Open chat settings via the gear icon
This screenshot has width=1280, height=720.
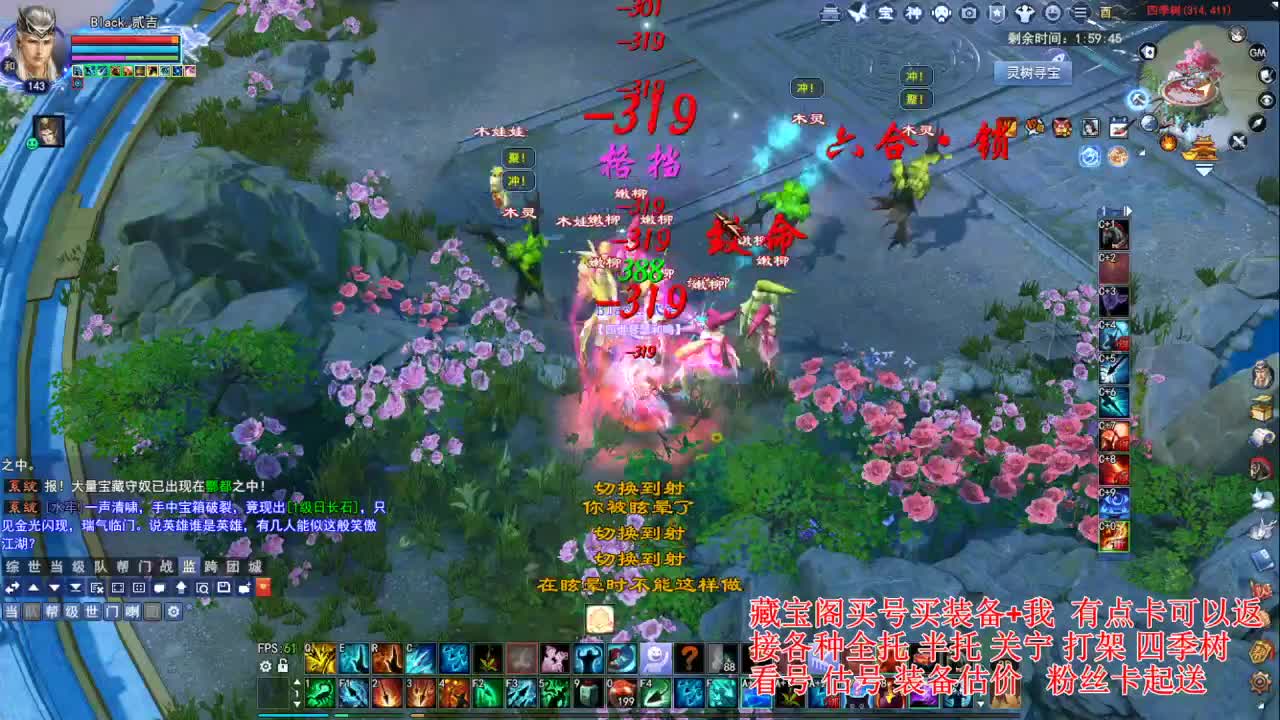click(x=173, y=612)
